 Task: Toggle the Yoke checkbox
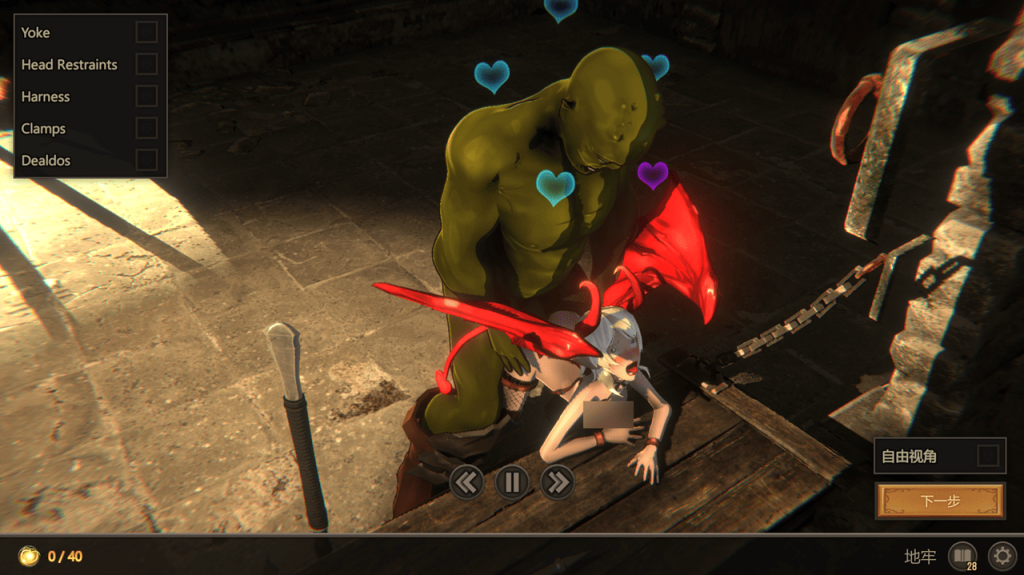coord(146,32)
